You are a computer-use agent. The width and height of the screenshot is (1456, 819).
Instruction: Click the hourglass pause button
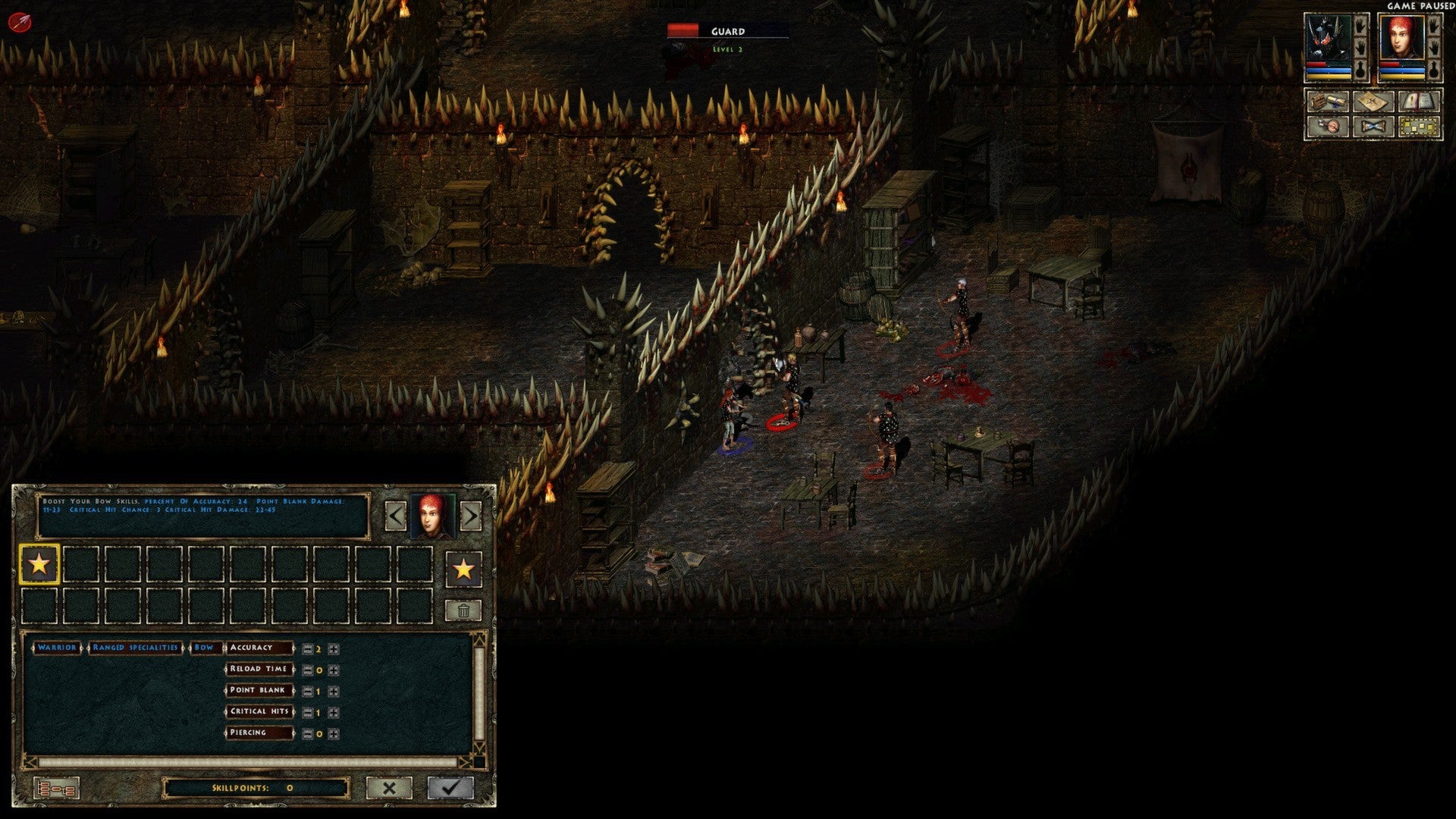1373,126
